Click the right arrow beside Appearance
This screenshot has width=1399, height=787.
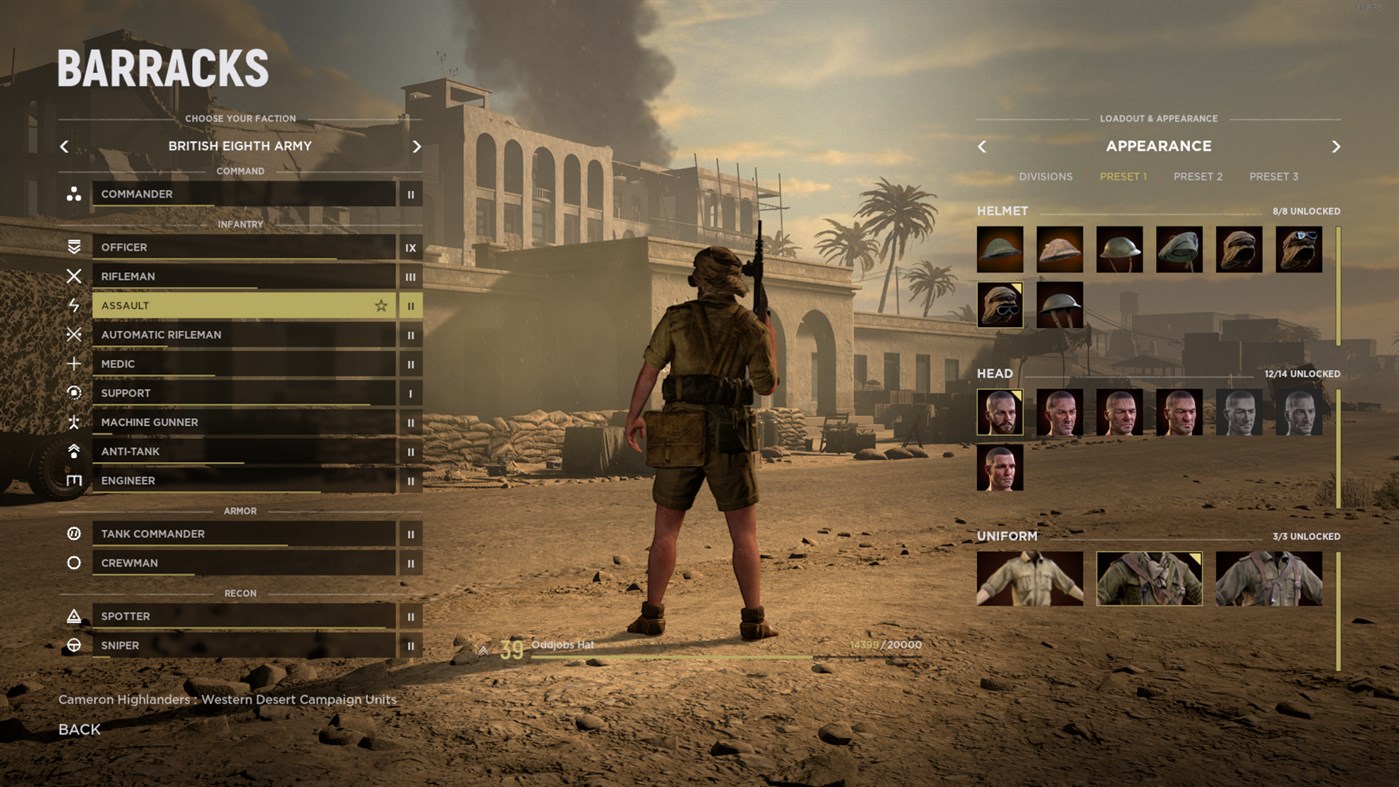(x=1336, y=146)
